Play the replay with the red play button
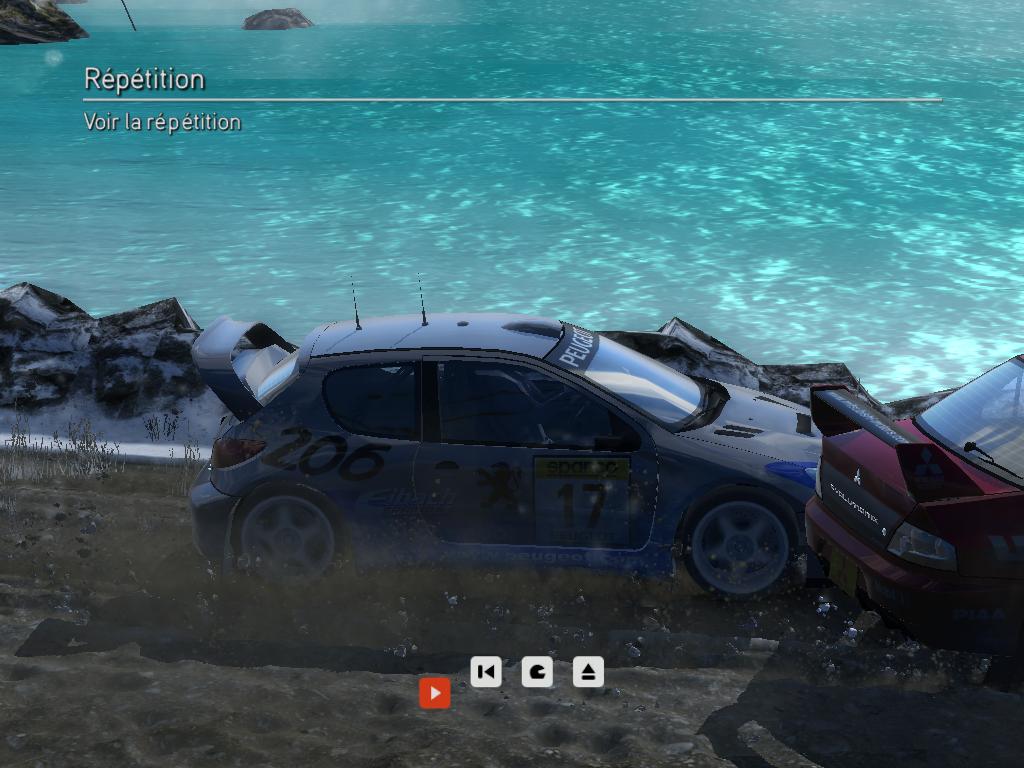 point(434,692)
